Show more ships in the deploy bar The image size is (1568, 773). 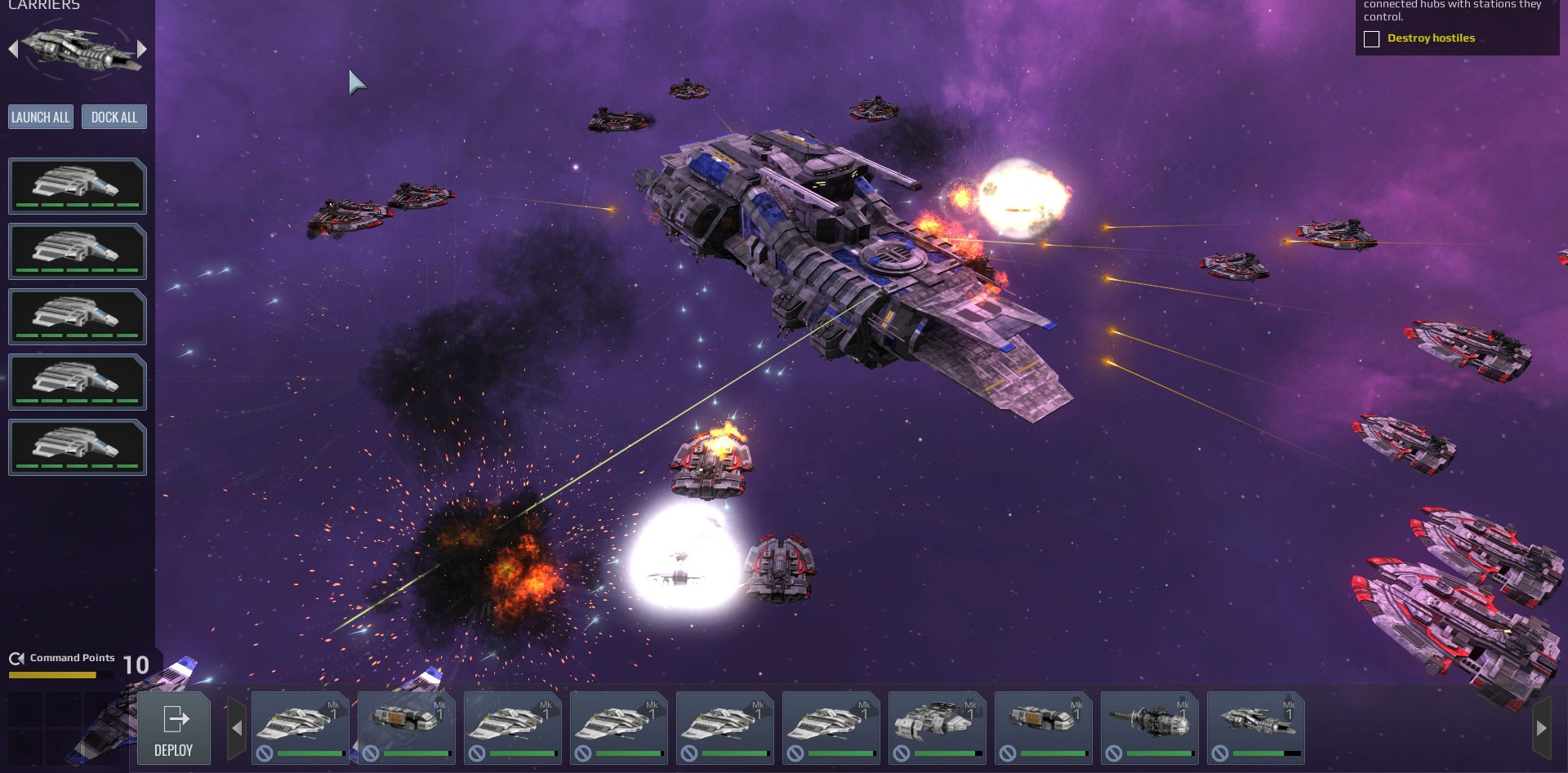(x=1541, y=728)
